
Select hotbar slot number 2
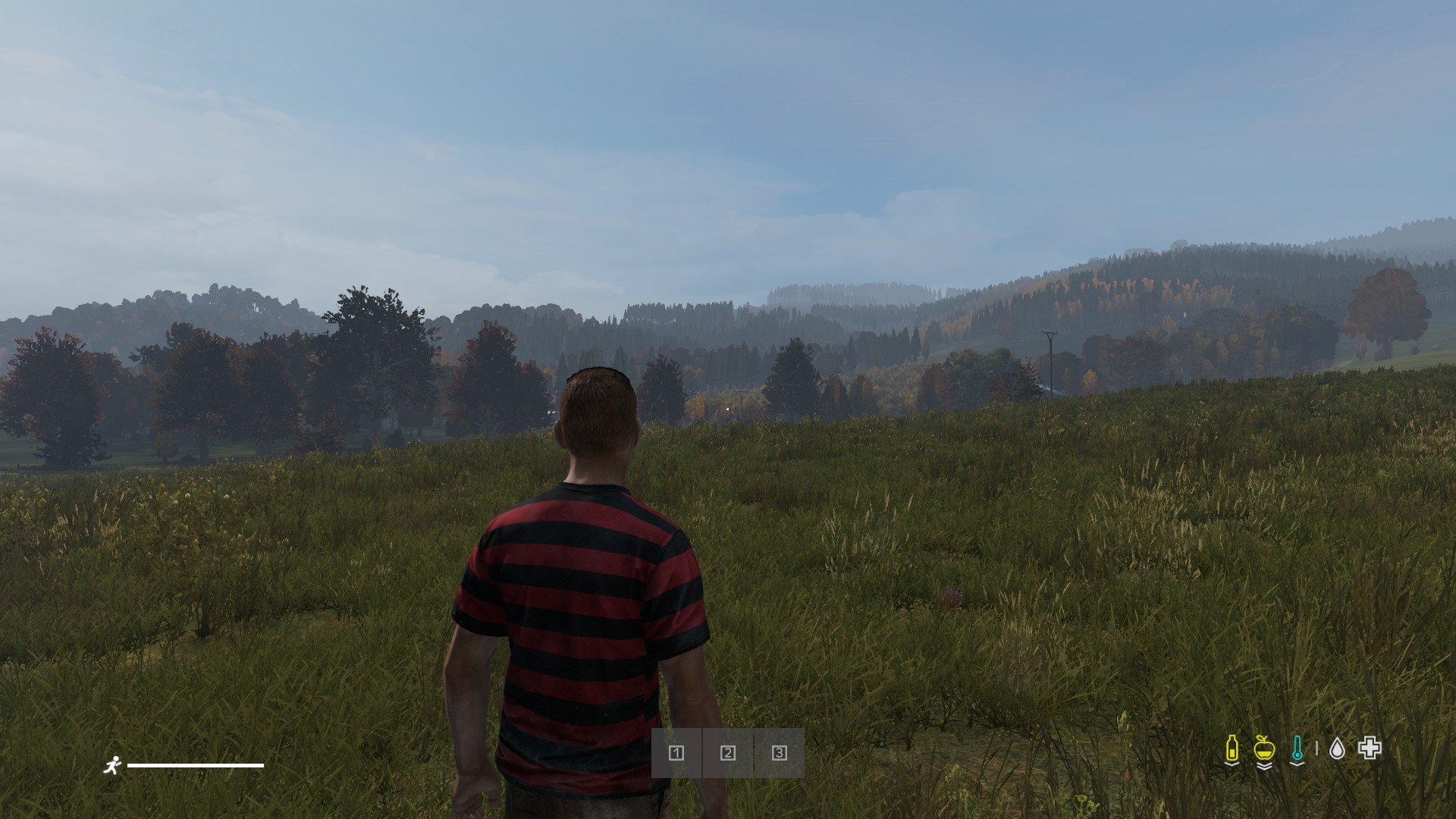point(728,753)
